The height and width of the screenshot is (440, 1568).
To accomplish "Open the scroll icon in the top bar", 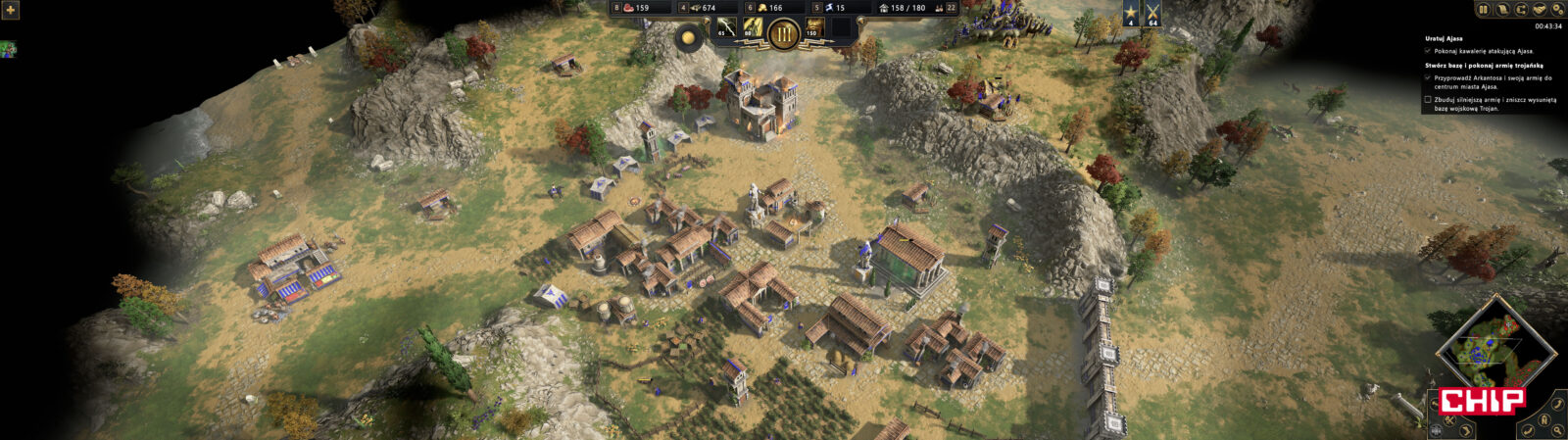I will 1502,9.
